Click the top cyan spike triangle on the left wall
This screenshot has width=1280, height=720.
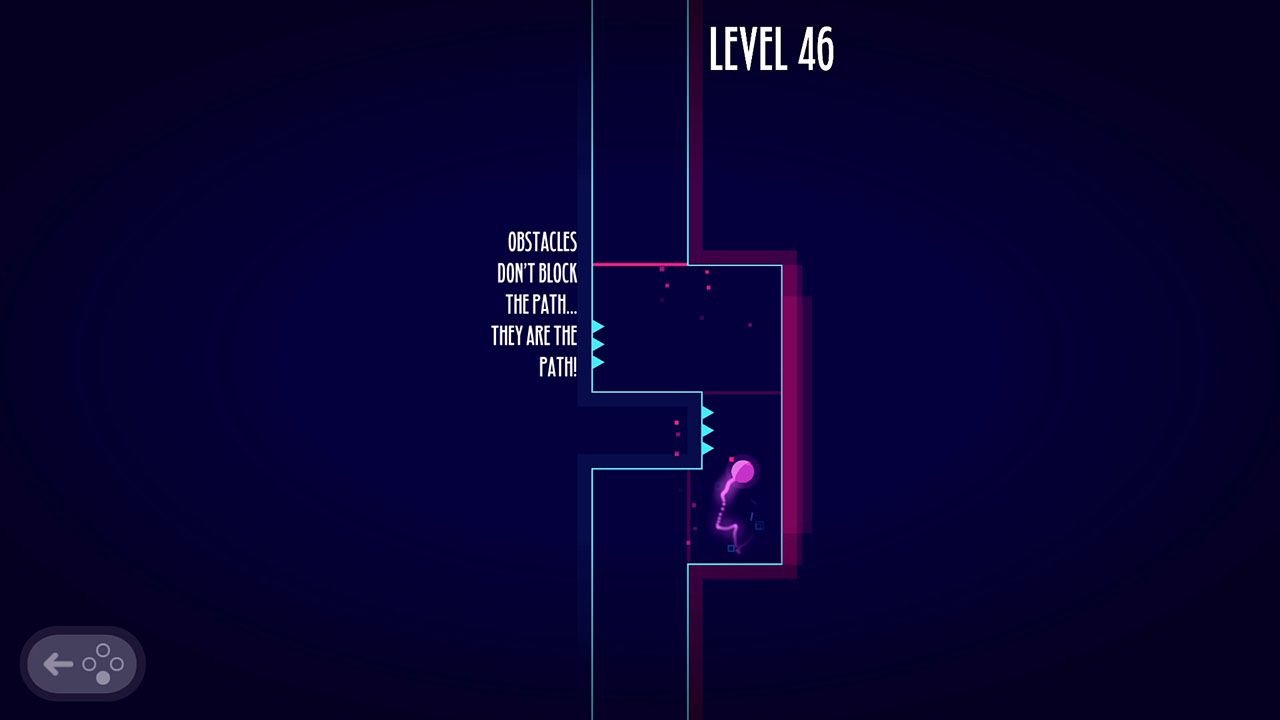click(x=597, y=326)
